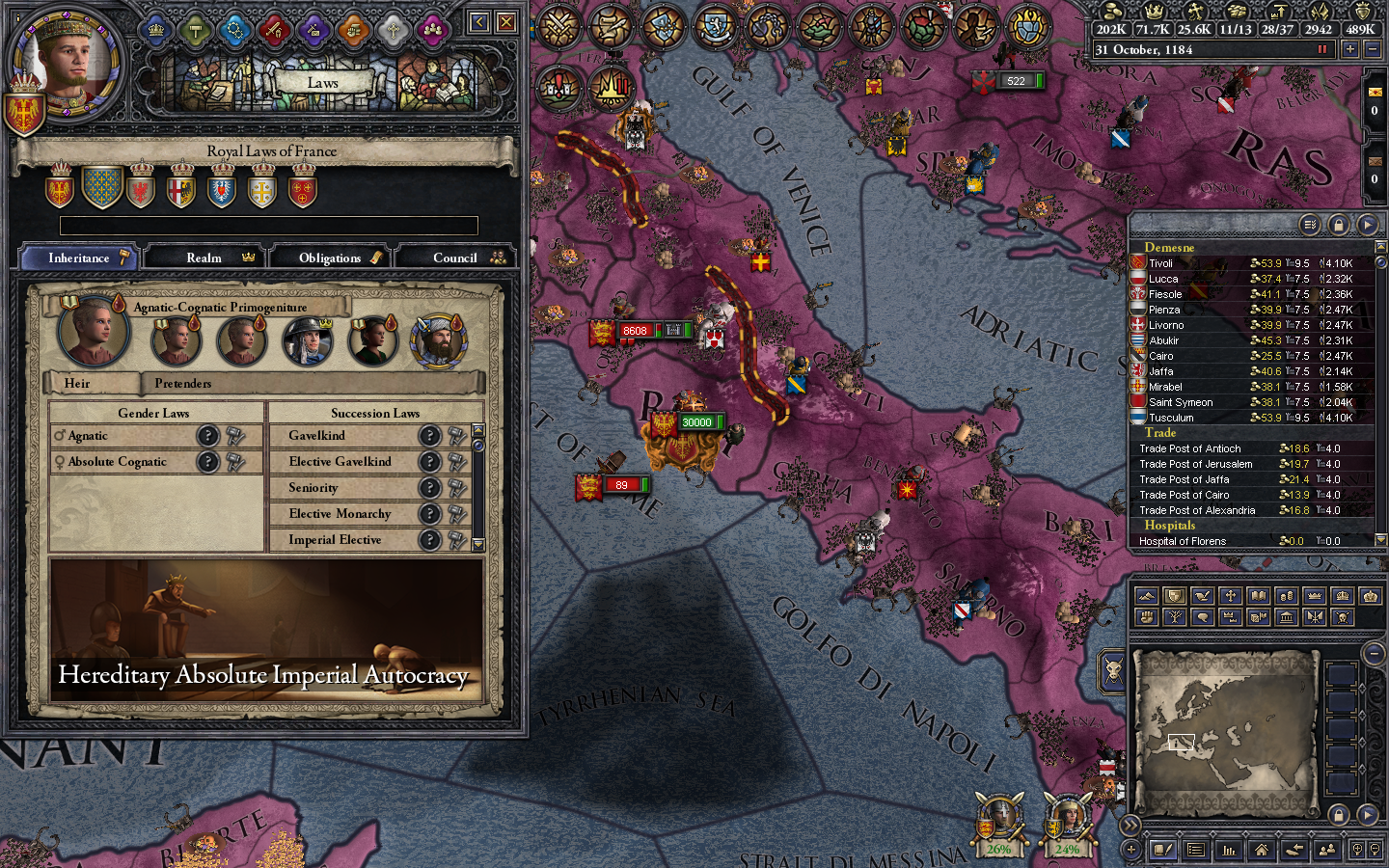Toggle the revolt risk map mode fist icon
The image size is (1389, 868).
(x=1146, y=617)
